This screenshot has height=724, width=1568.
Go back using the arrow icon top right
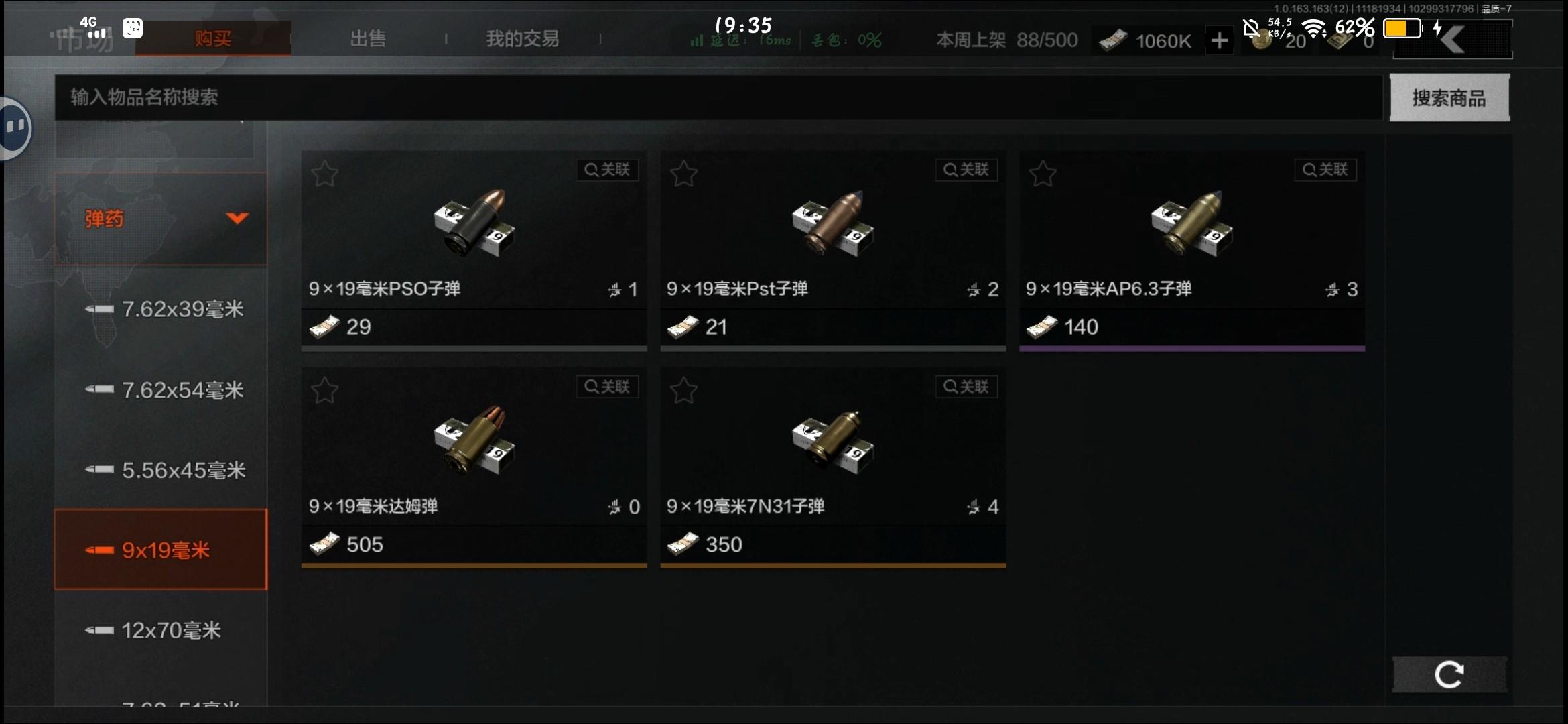[x=1452, y=38]
